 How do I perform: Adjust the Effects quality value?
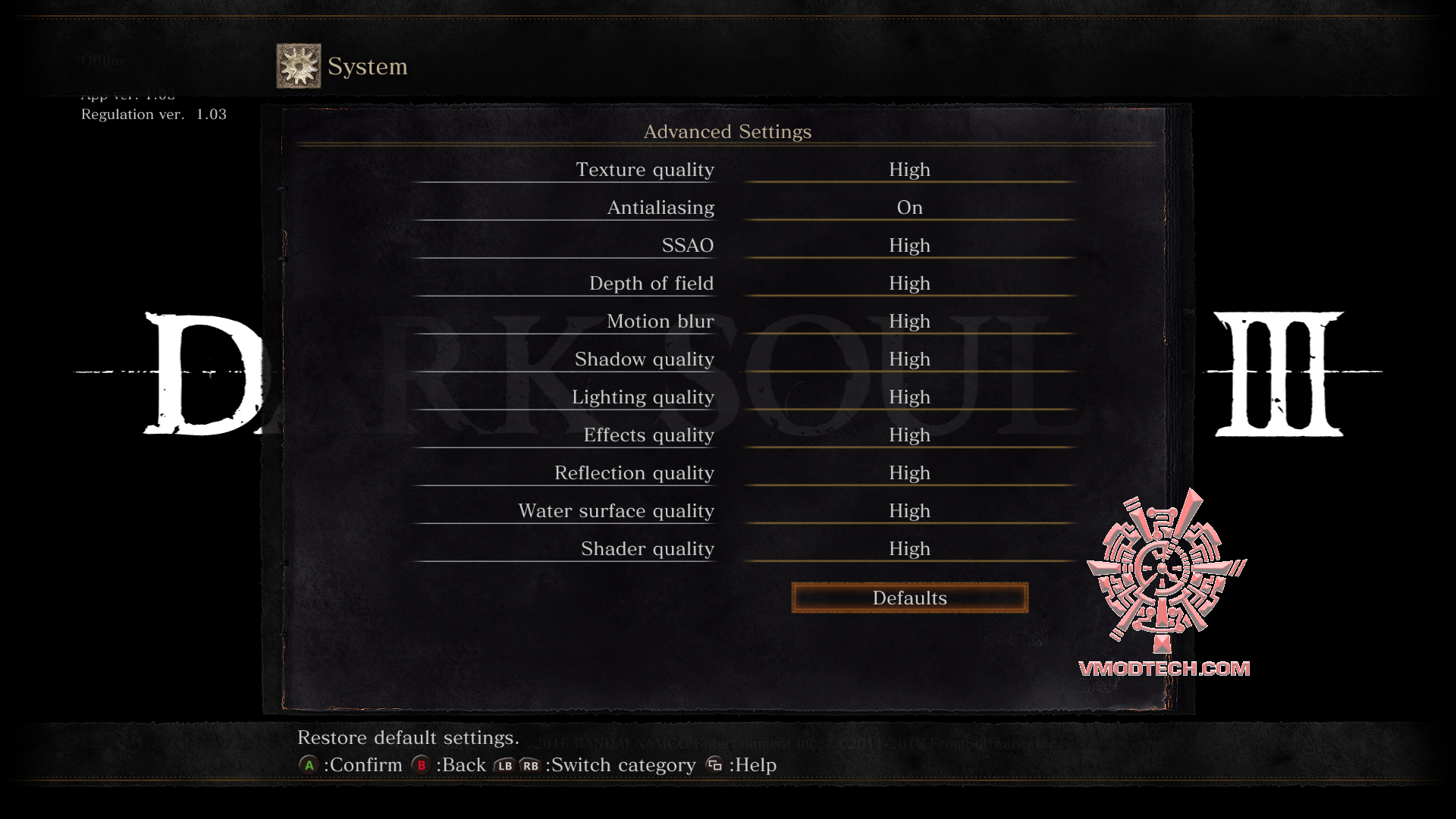[x=909, y=435]
